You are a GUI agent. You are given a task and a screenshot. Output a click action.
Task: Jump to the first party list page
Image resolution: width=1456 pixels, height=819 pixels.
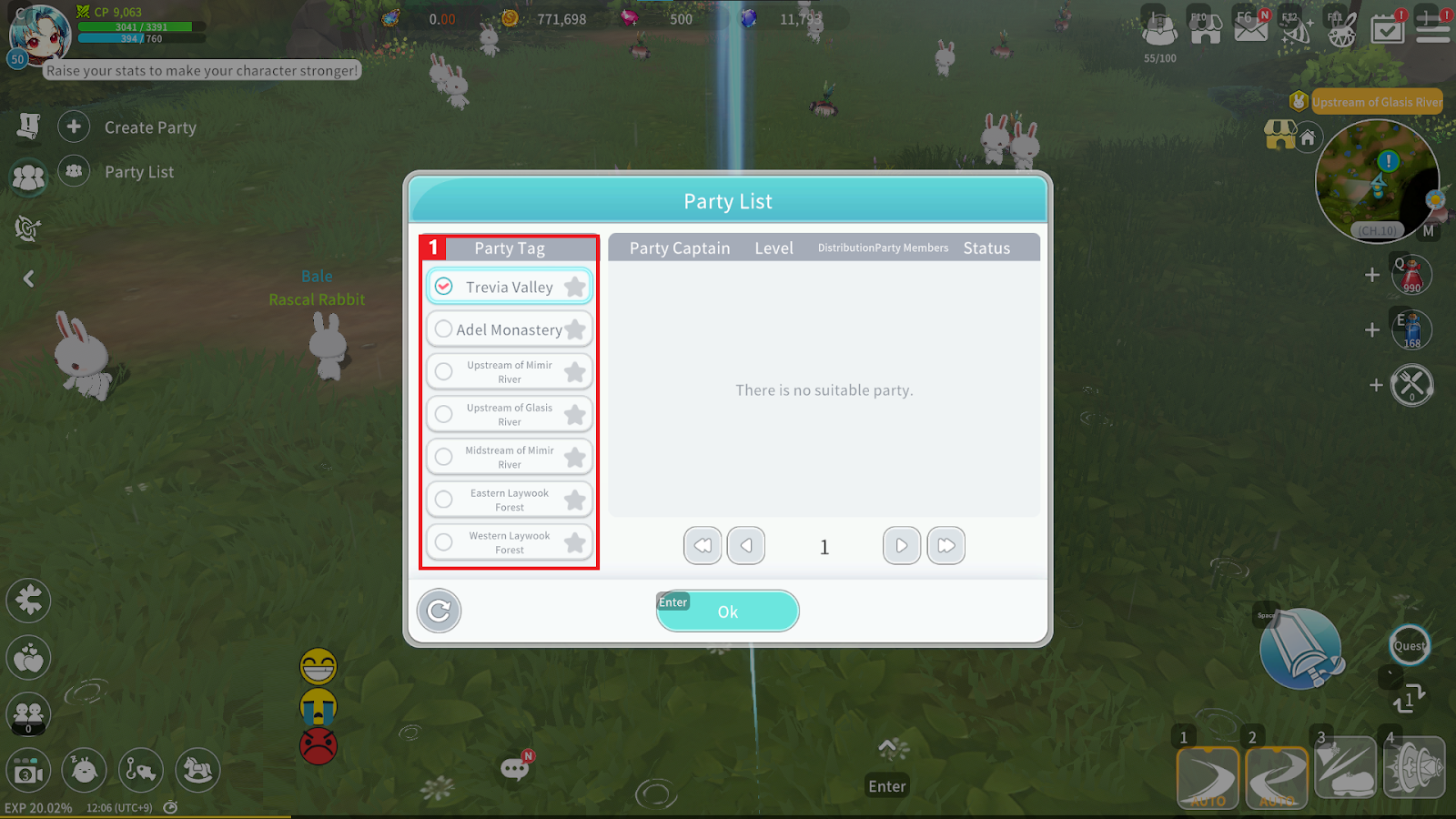pyautogui.click(x=703, y=546)
